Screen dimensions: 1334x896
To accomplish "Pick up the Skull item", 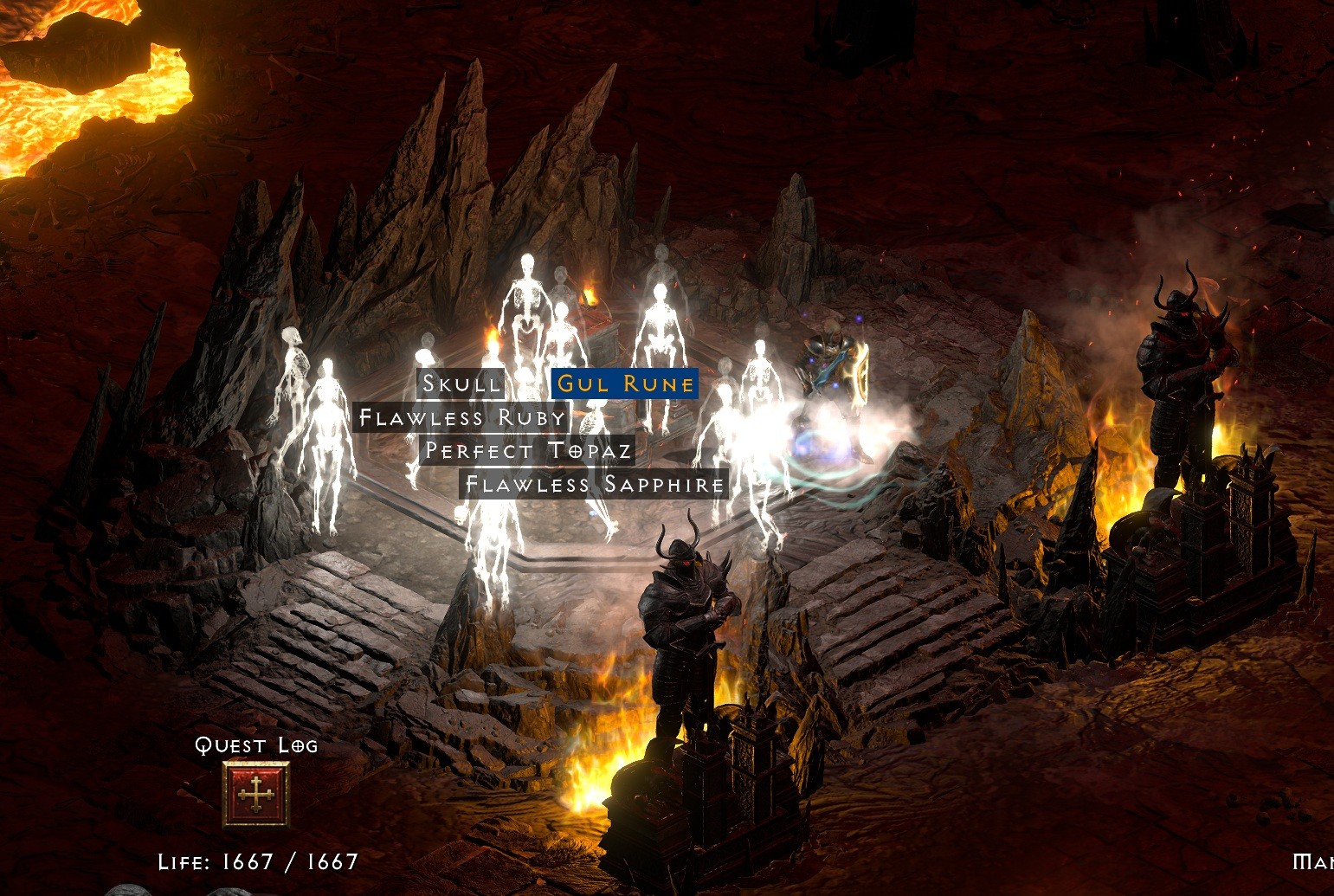I will click(461, 384).
